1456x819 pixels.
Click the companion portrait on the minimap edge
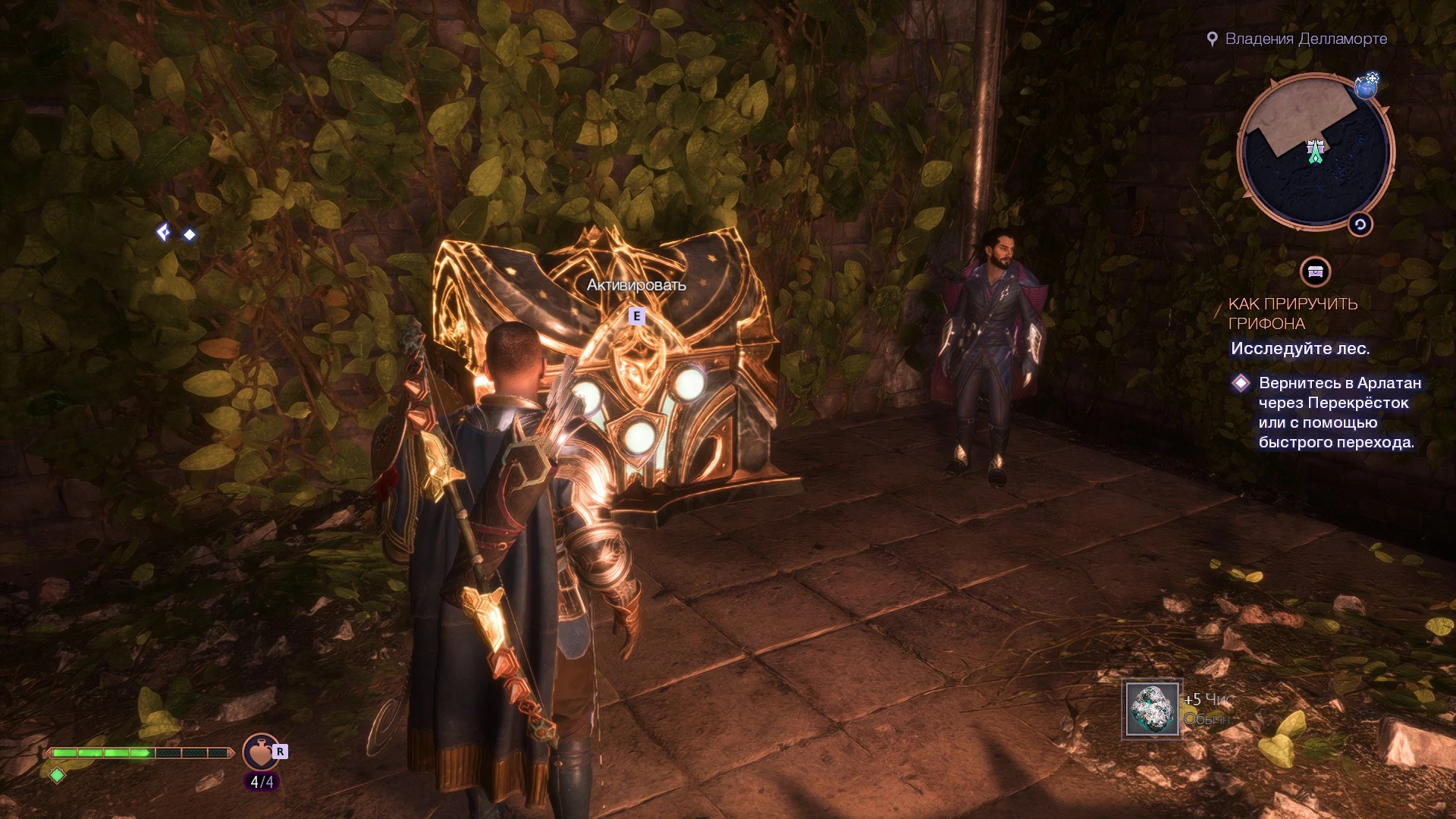1367,89
